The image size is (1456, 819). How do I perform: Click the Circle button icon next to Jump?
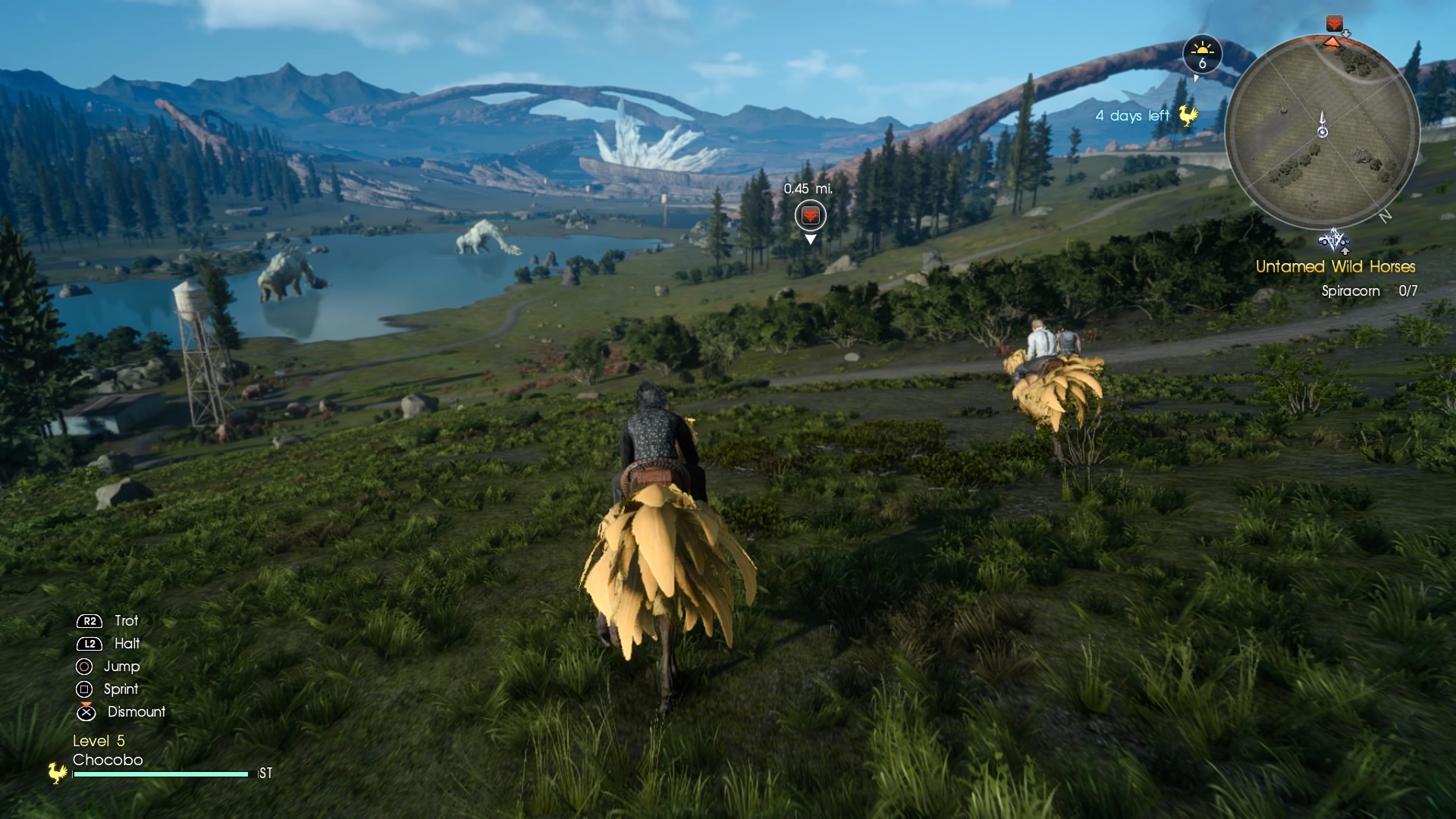(x=84, y=667)
